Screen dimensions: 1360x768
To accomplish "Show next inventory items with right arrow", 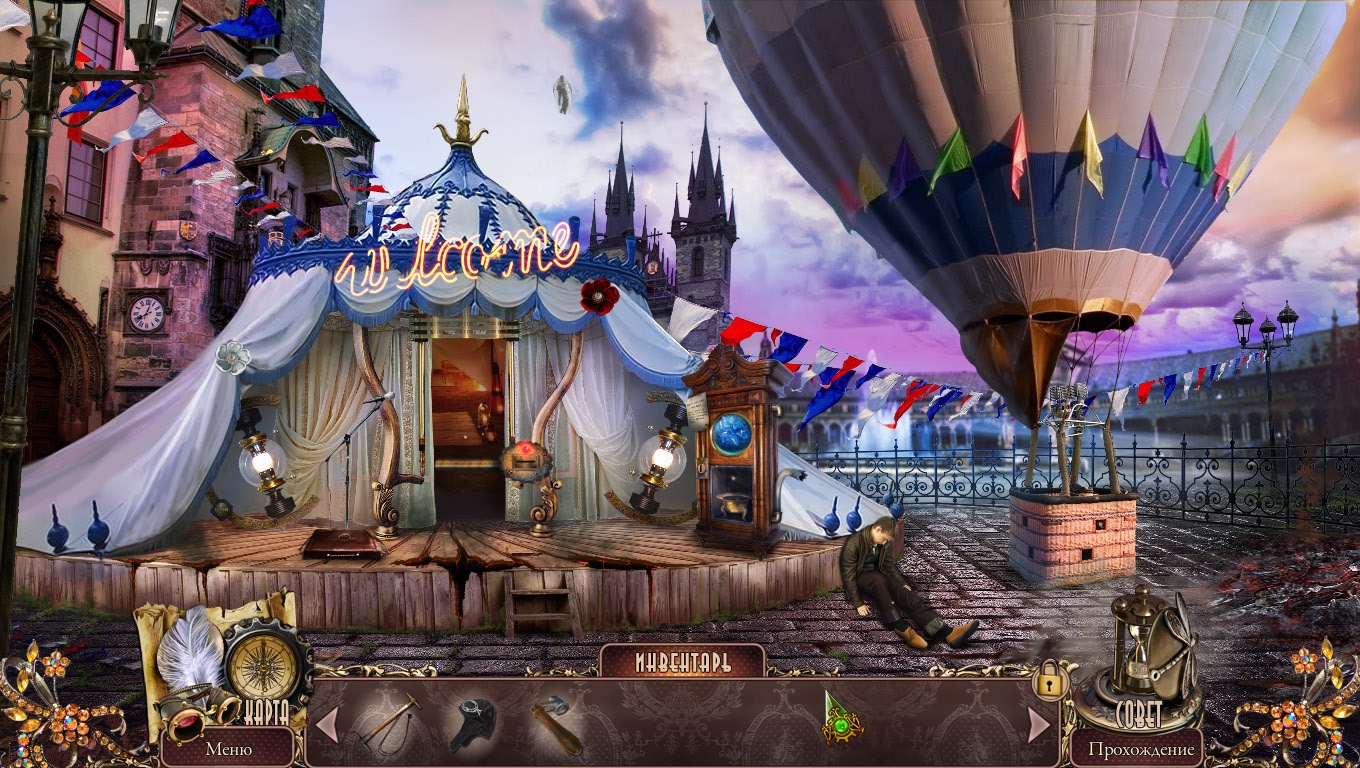I will point(1039,724).
